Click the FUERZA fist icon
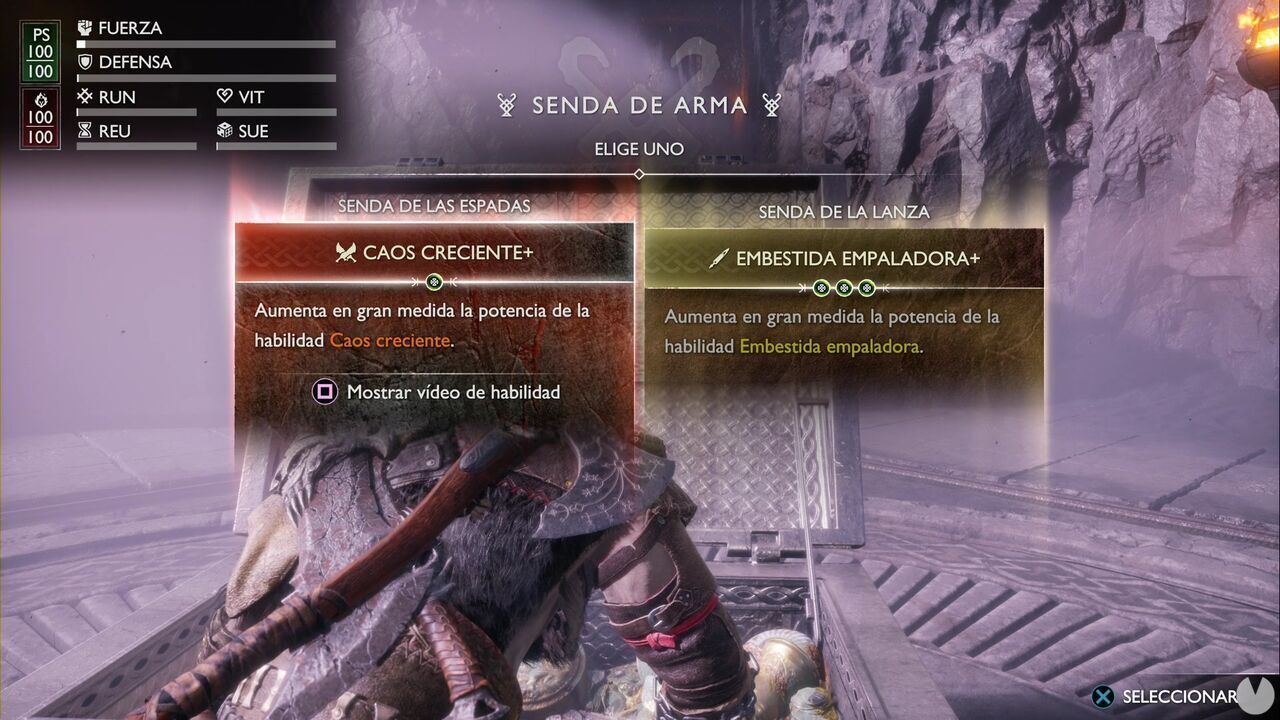Image resolution: width=1280 pixels, height=720 pixels. pyautogui.click(x=86, y=27)
